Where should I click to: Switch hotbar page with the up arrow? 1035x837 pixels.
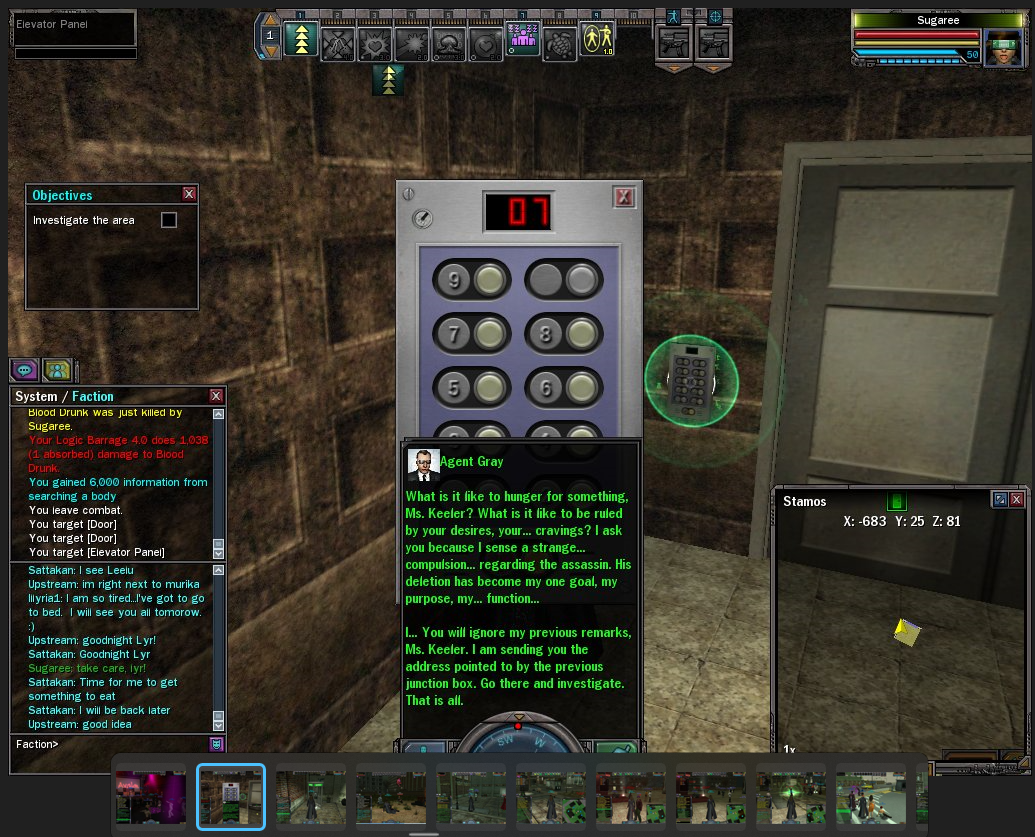[x=269, y=20]
